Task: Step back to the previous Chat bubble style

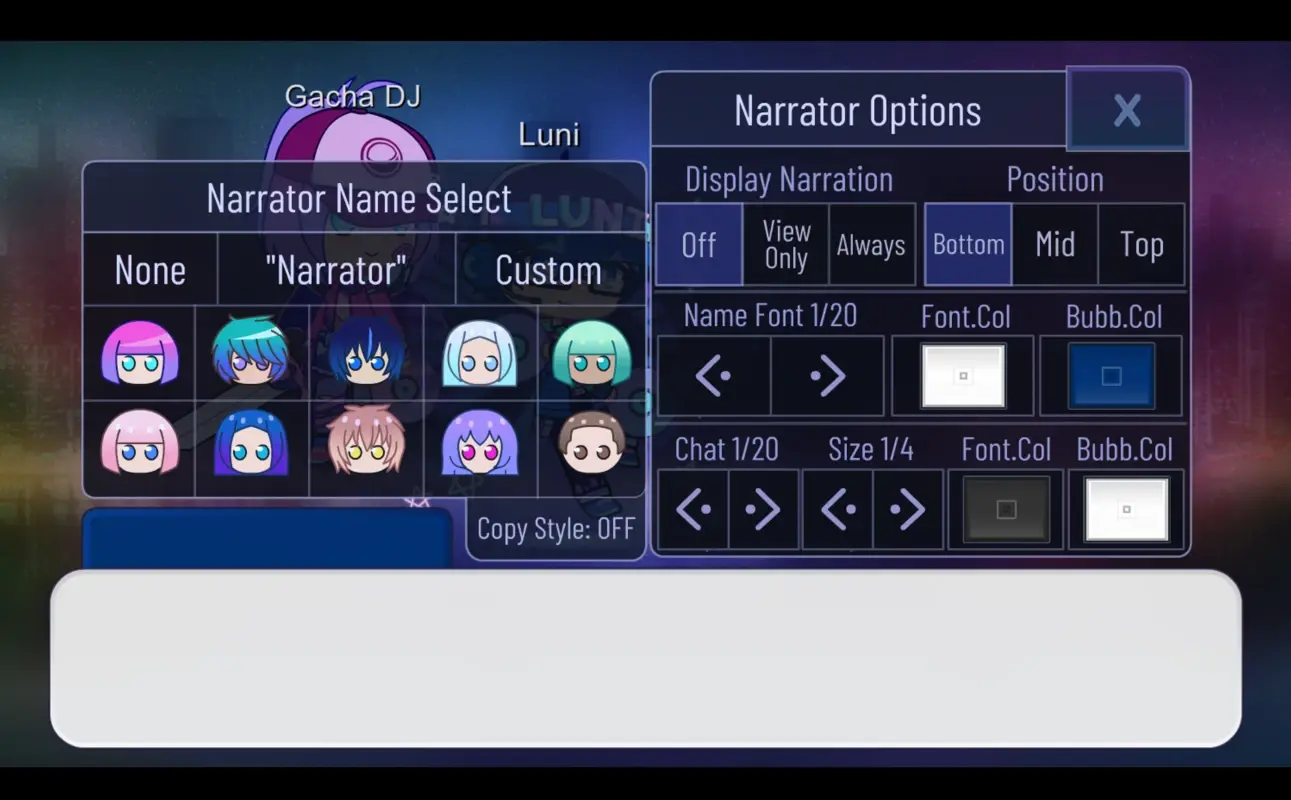Action: (692, 509)
